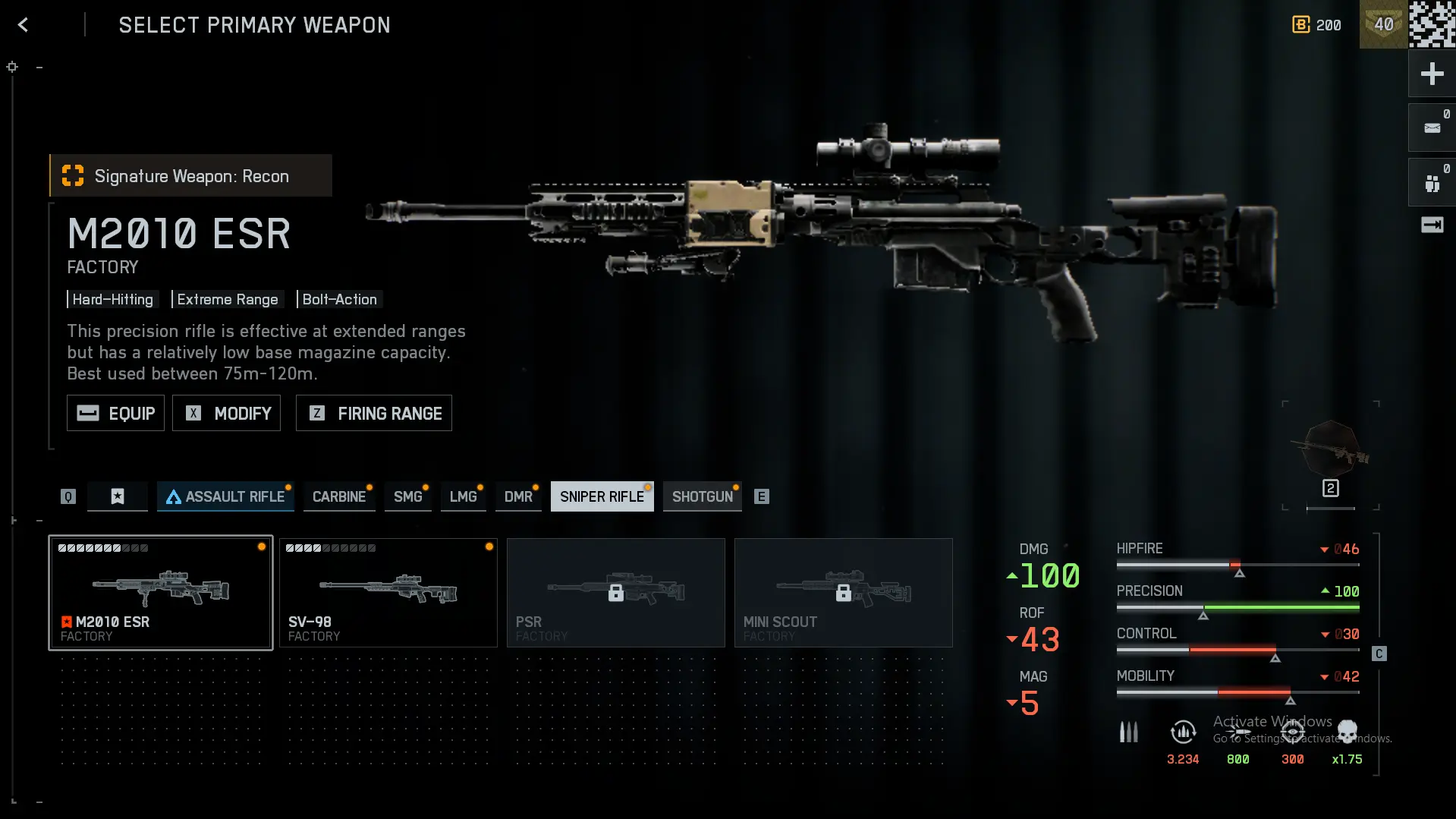Go back with the top-left arrow
The image size is (1456, 819).
pos(23,25)
